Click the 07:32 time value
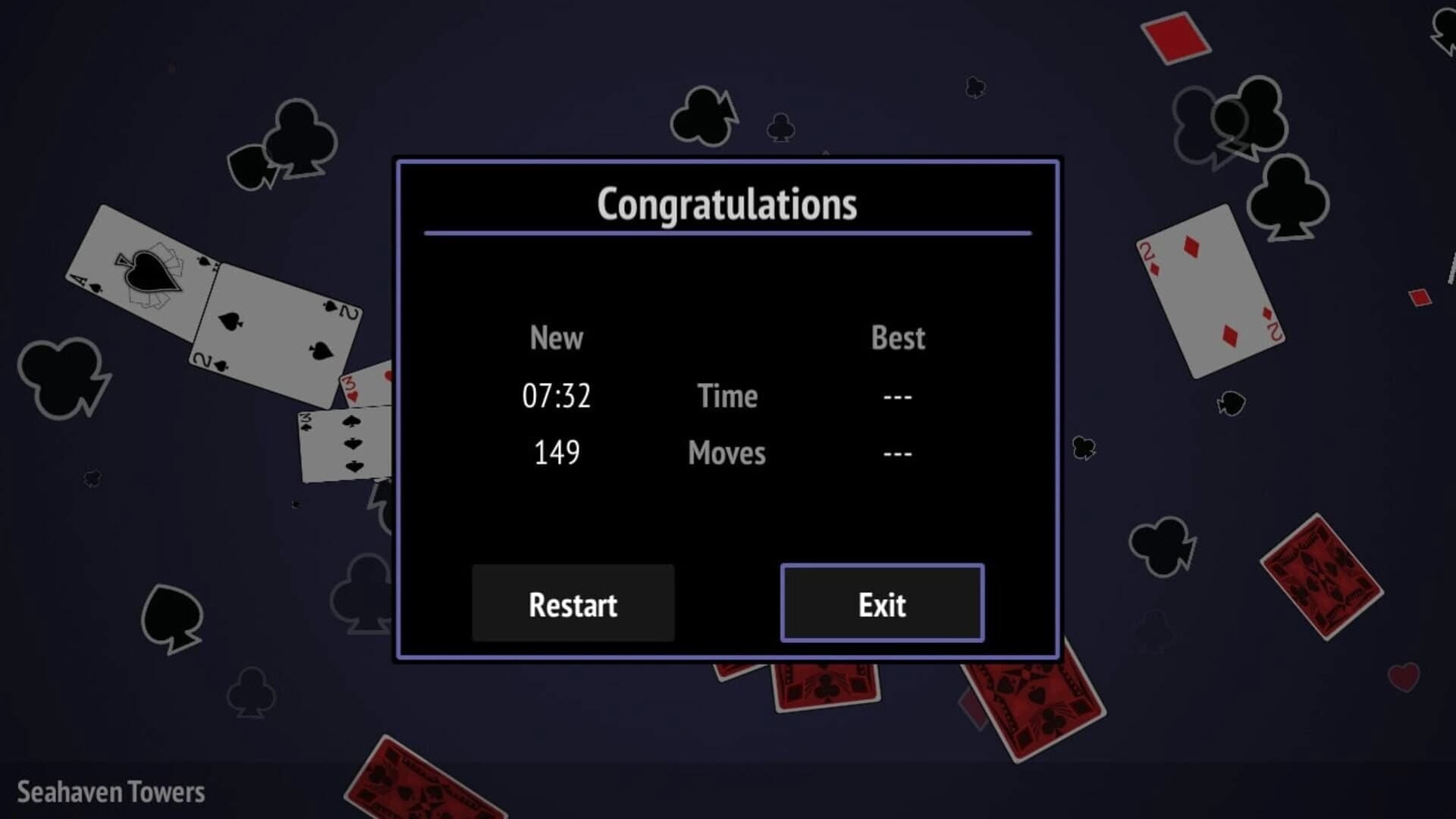The image size is (1456, 819). click(x=557, y=395)
